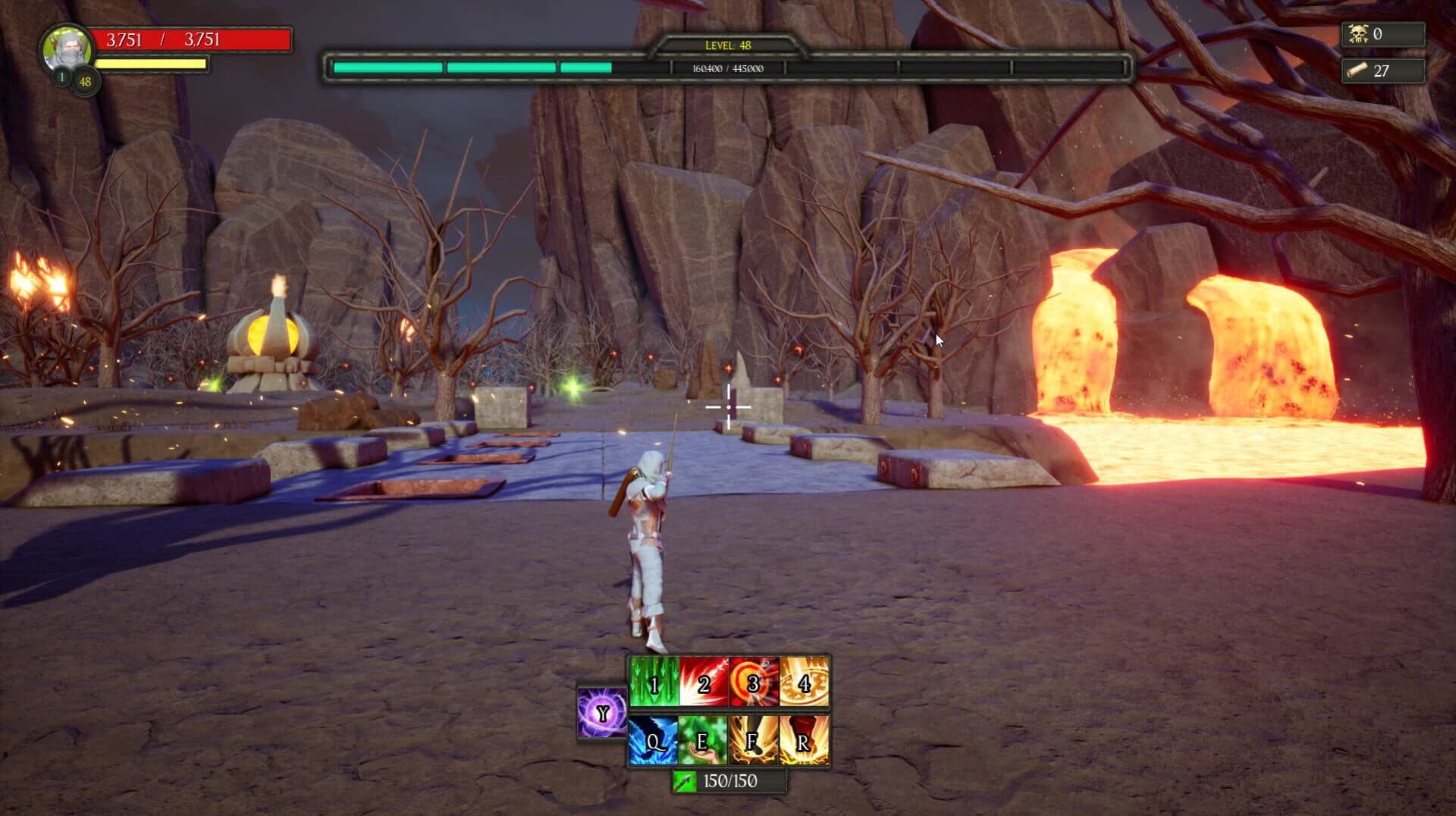
Task: Select the purple orb Y ability
Action: click(601, 713)
